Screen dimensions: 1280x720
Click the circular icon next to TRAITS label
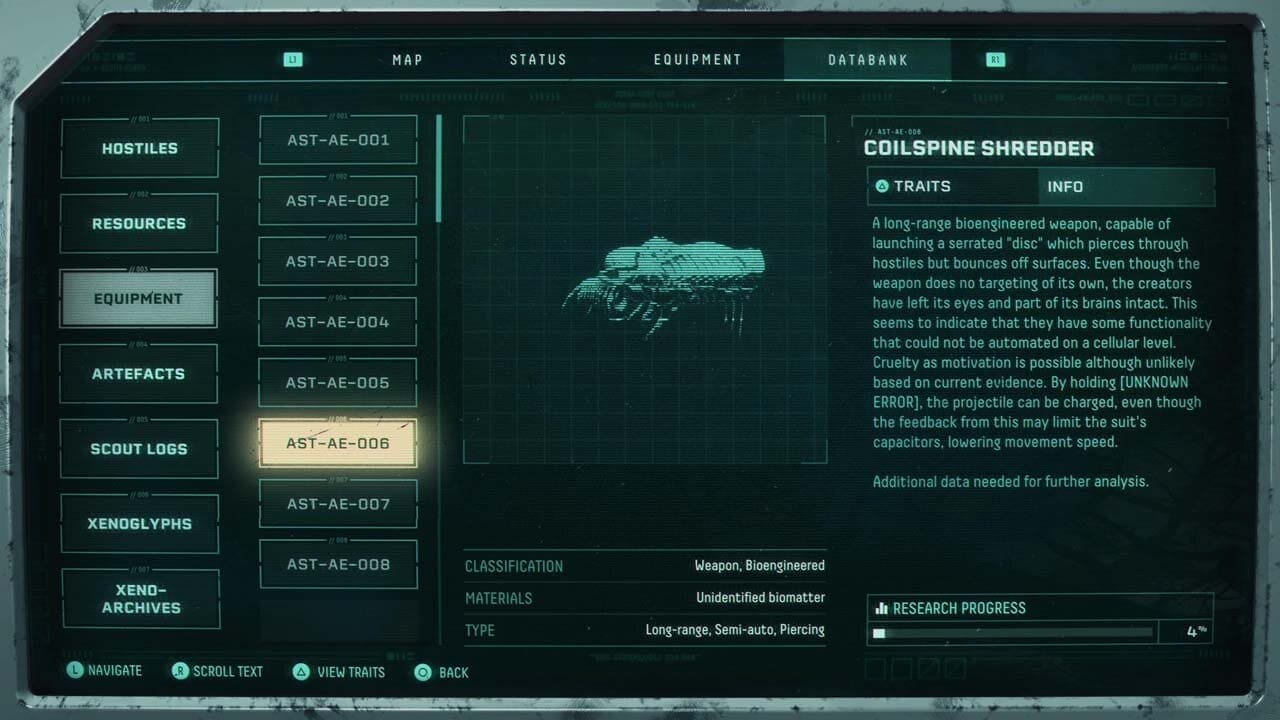click(x=881, y=186)
